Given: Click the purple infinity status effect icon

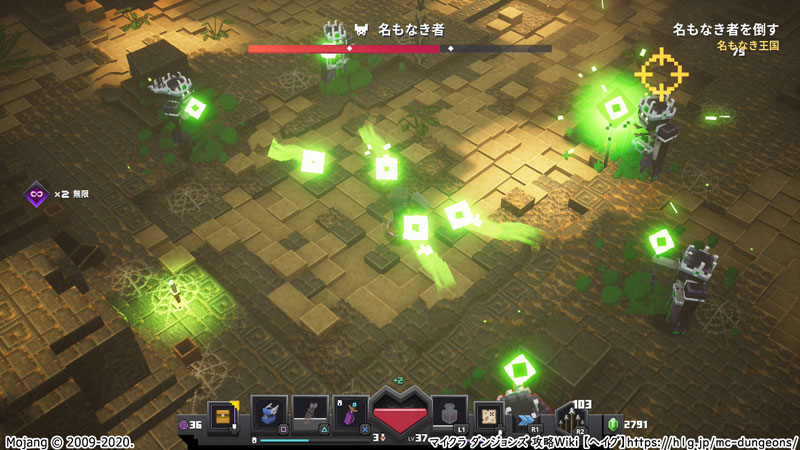Looking at the screenshot, I should click(x=37, y=193).
